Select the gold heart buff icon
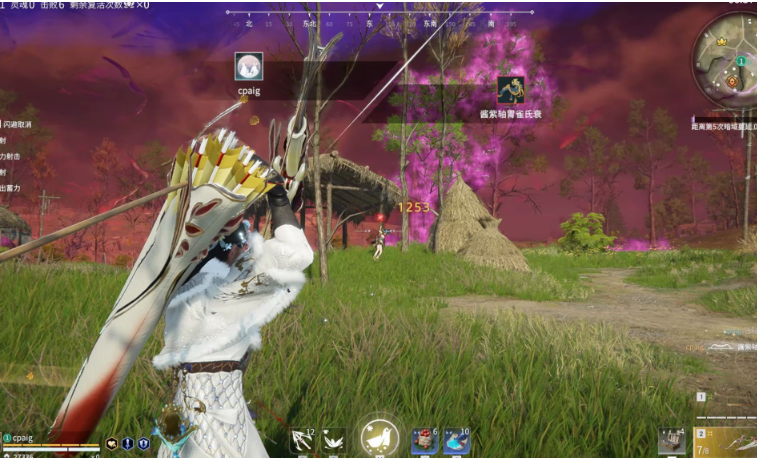The width and height of the screenshot is (757, 458). pos(112,443)
